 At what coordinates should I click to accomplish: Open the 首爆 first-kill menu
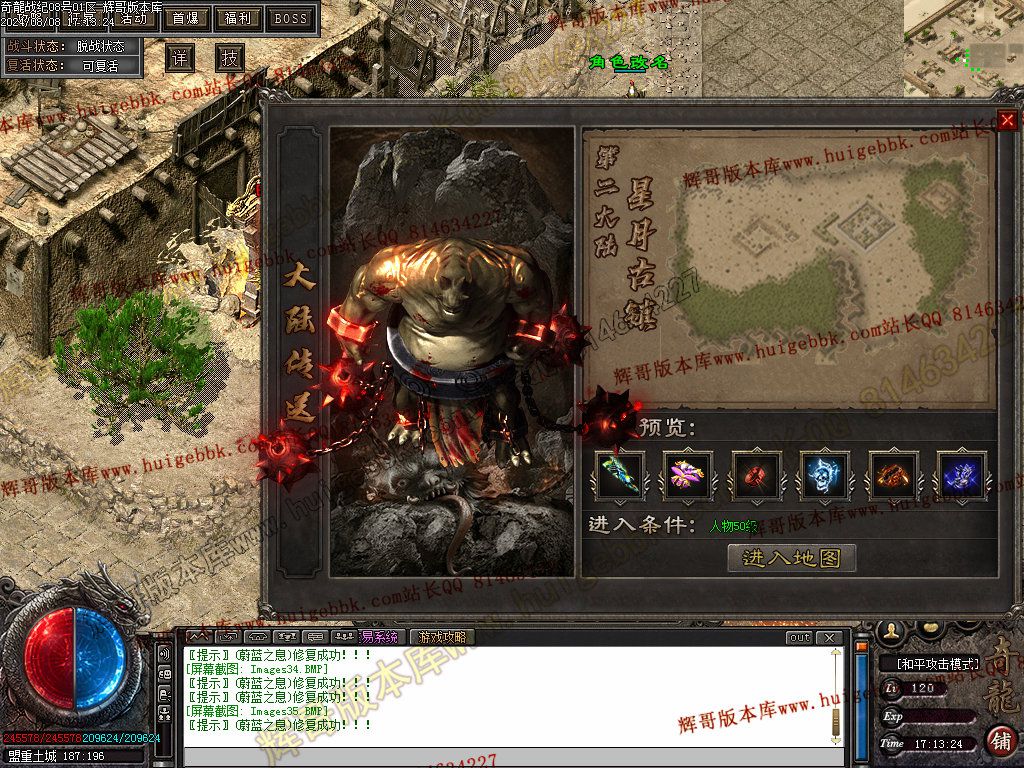[x=185, y=18]
